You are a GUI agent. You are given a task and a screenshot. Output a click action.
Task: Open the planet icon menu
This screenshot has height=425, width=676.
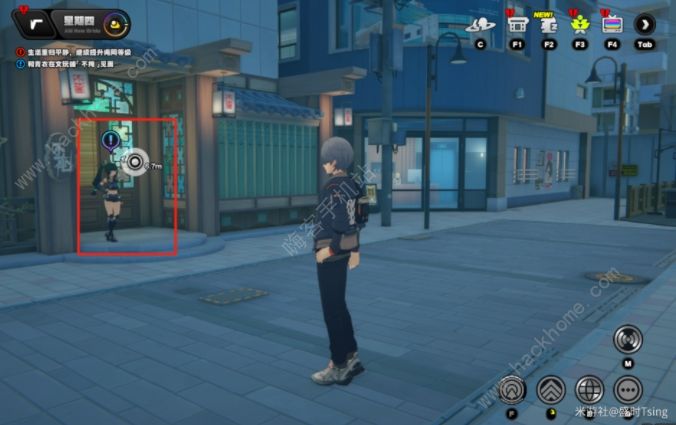(x=480, y=25)
